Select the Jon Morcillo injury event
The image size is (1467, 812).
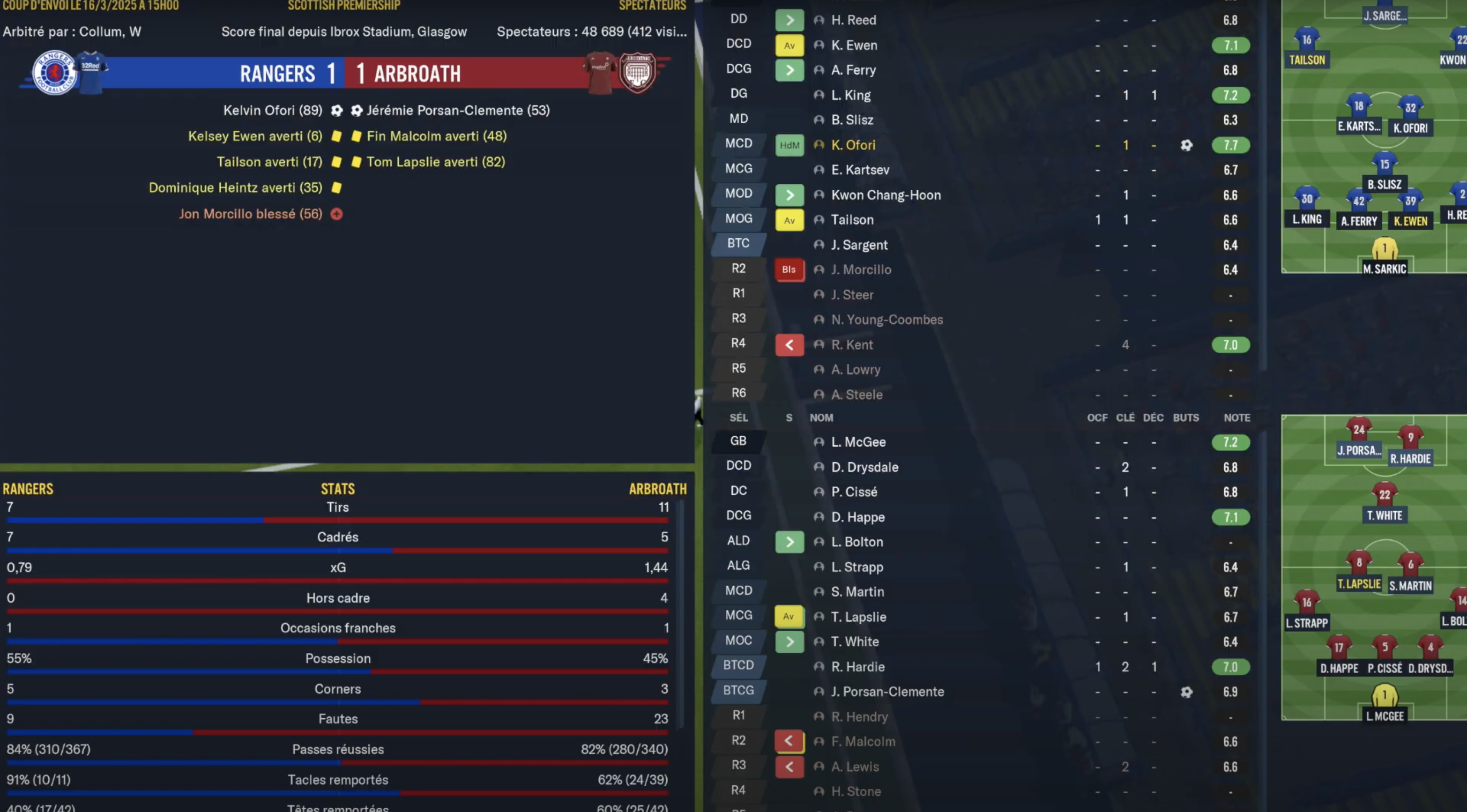pos(251,214)
